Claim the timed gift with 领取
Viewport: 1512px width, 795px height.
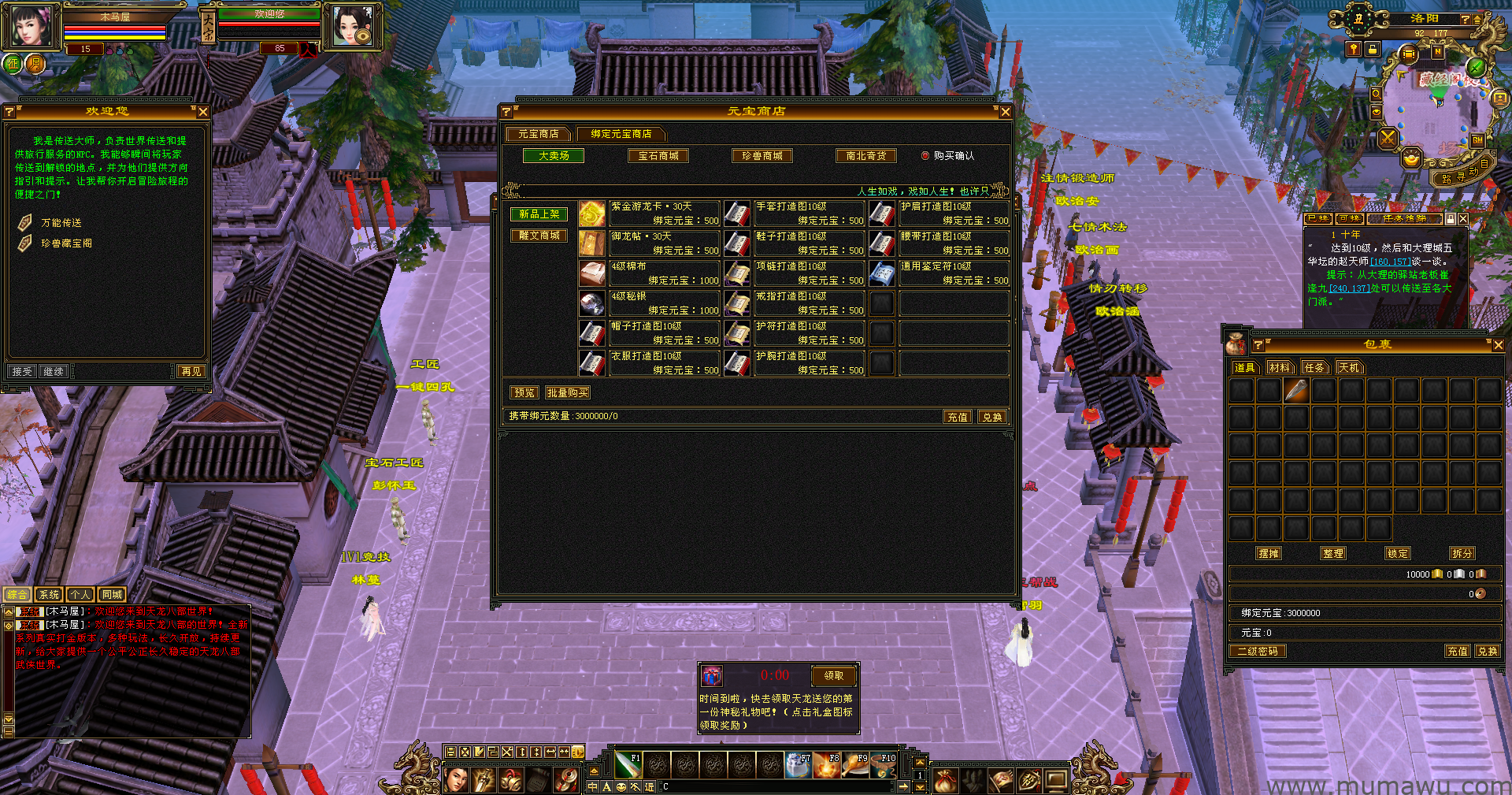[833, 675]
